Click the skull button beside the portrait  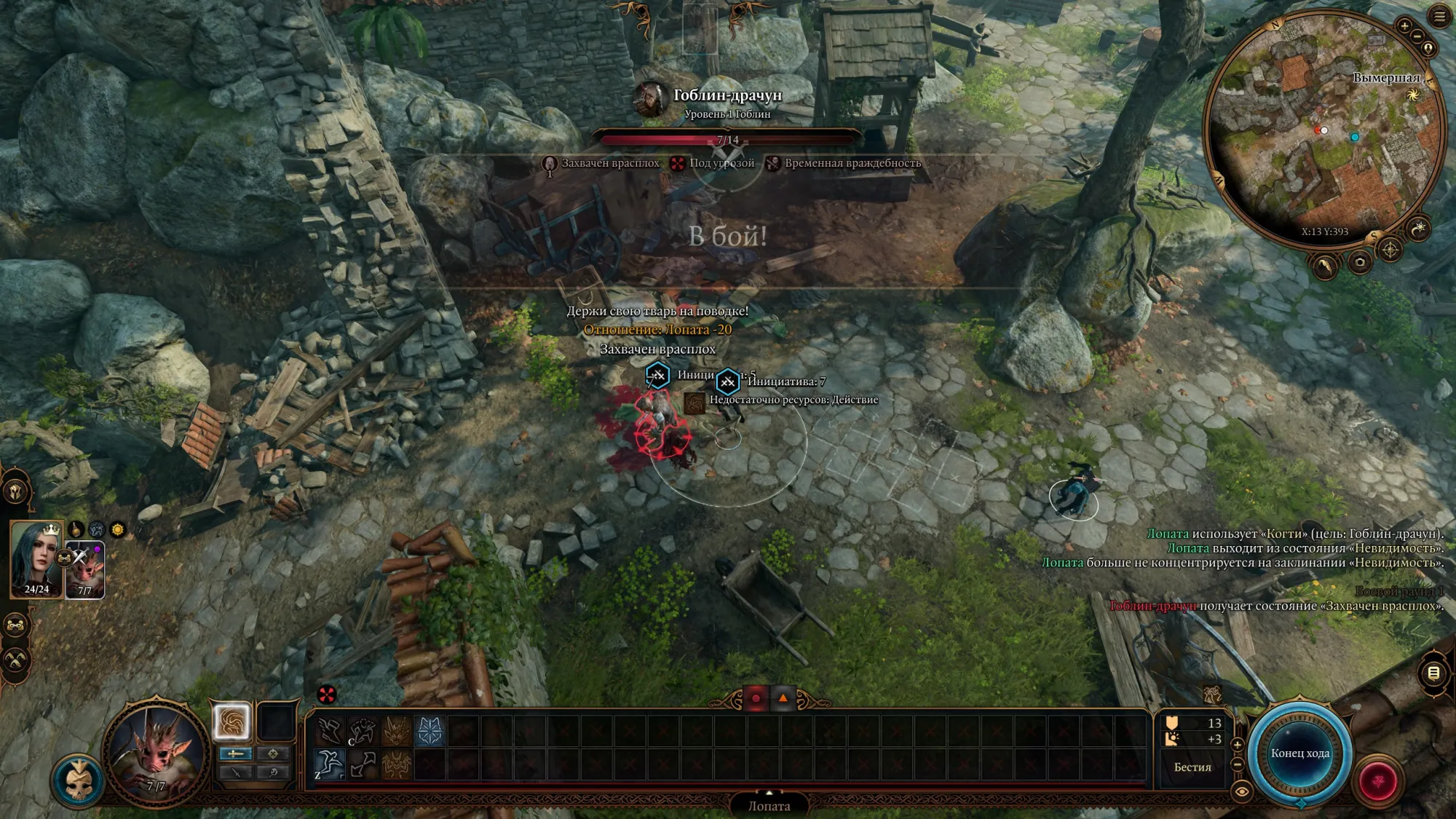click(78, 781)
